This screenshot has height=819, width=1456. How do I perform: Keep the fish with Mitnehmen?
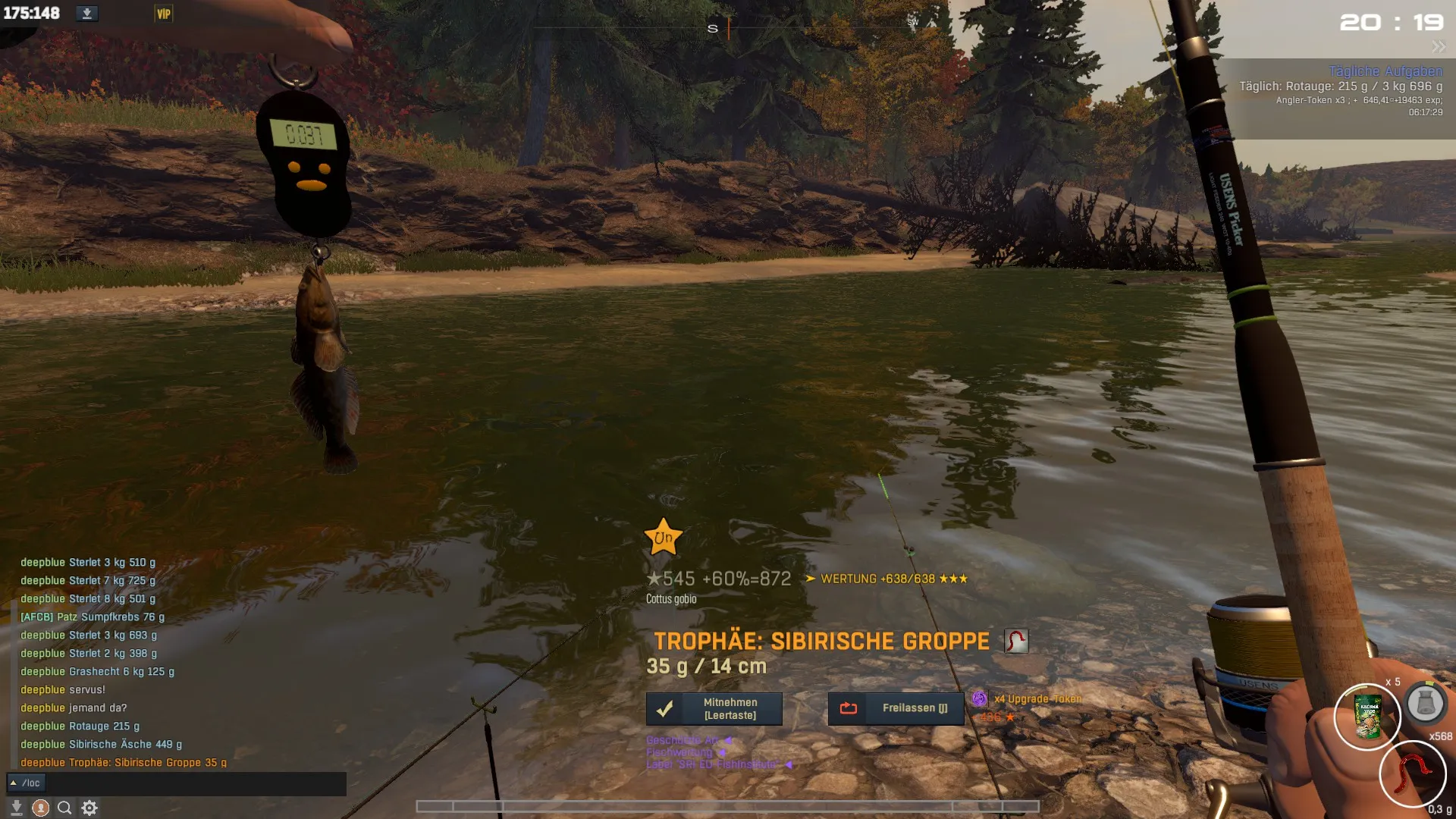pyautogui.click(x=714, y=708)
